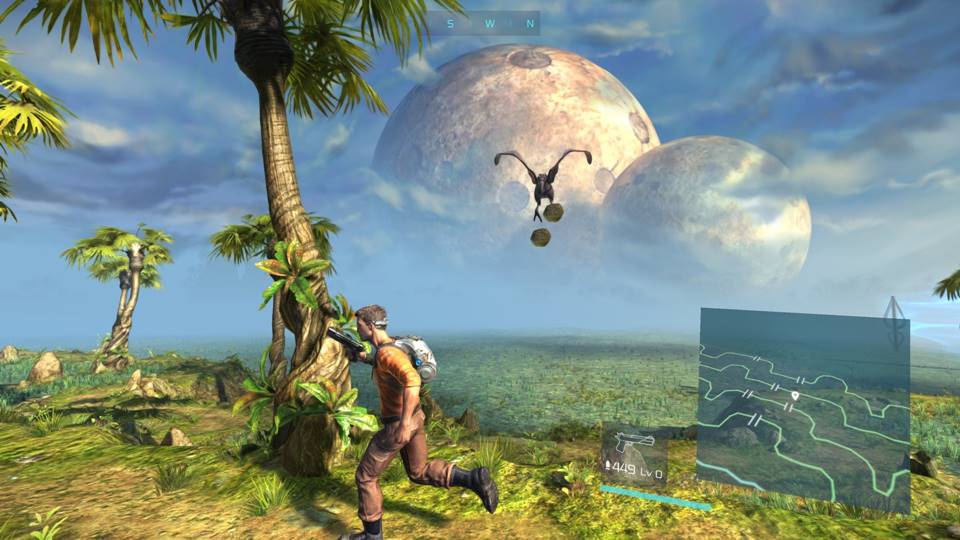This screenshot has height=540, width=960.
Task: Click the white location pin on the minimap
Action: point(794,397)
